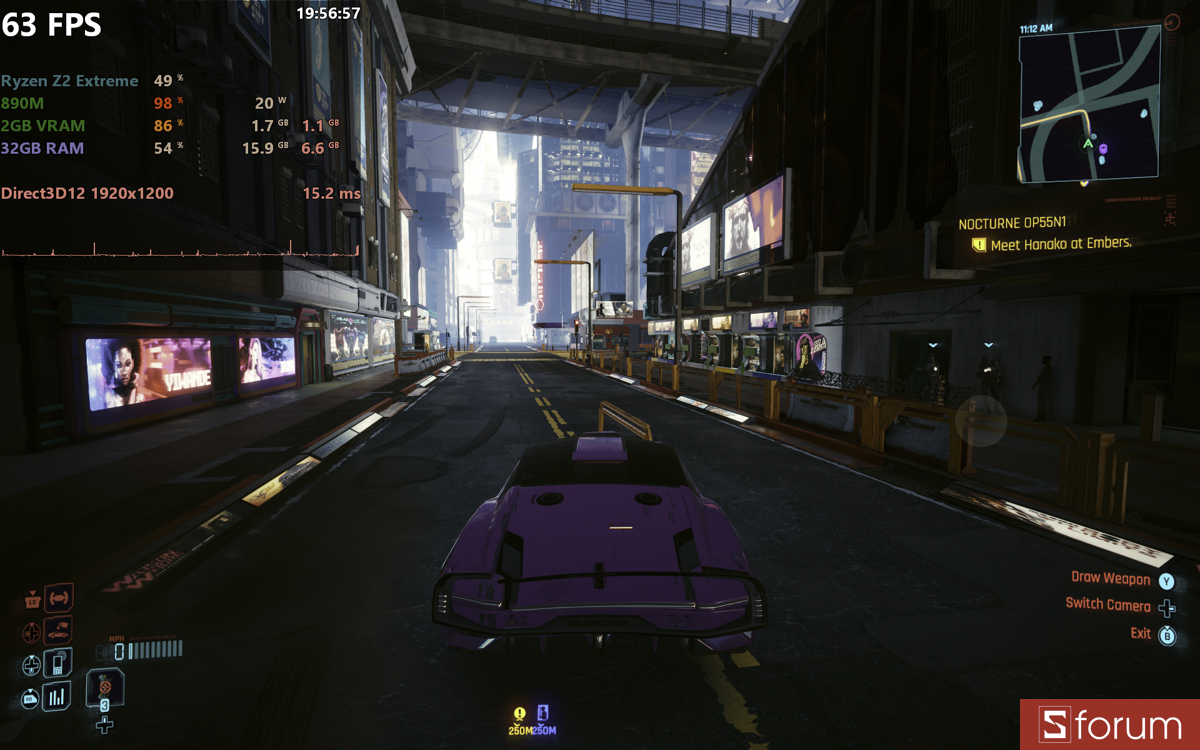
Task: Open the phone icon in HUD
Action: (x=59, y=663)
